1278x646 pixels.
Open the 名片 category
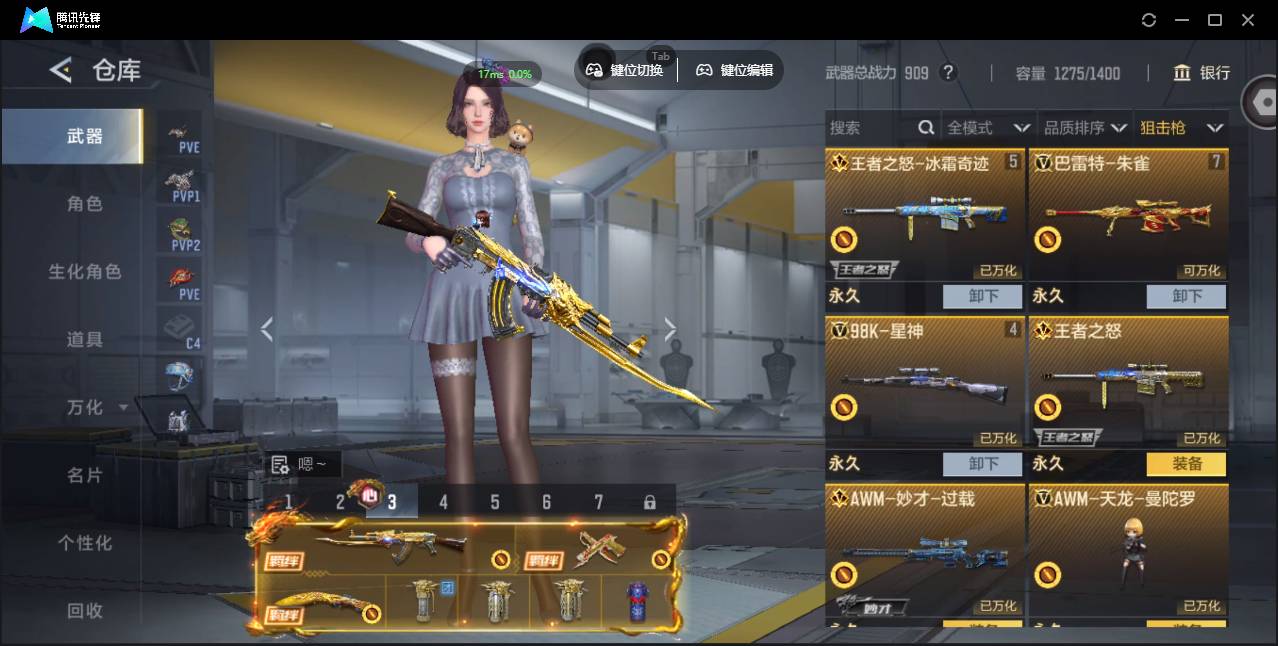[84, 476]
